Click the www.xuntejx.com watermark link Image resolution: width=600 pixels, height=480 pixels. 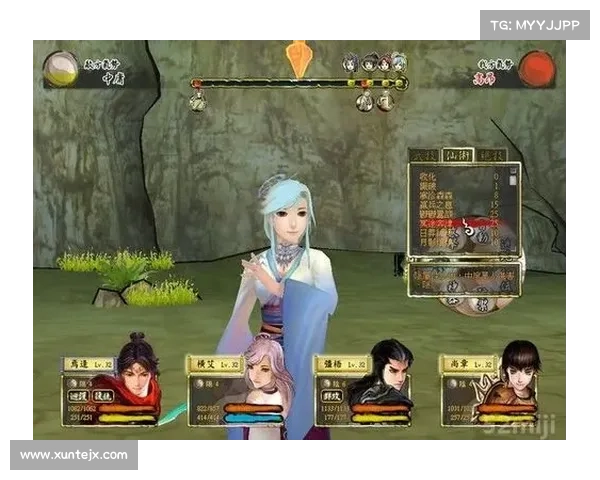(75, 455)
